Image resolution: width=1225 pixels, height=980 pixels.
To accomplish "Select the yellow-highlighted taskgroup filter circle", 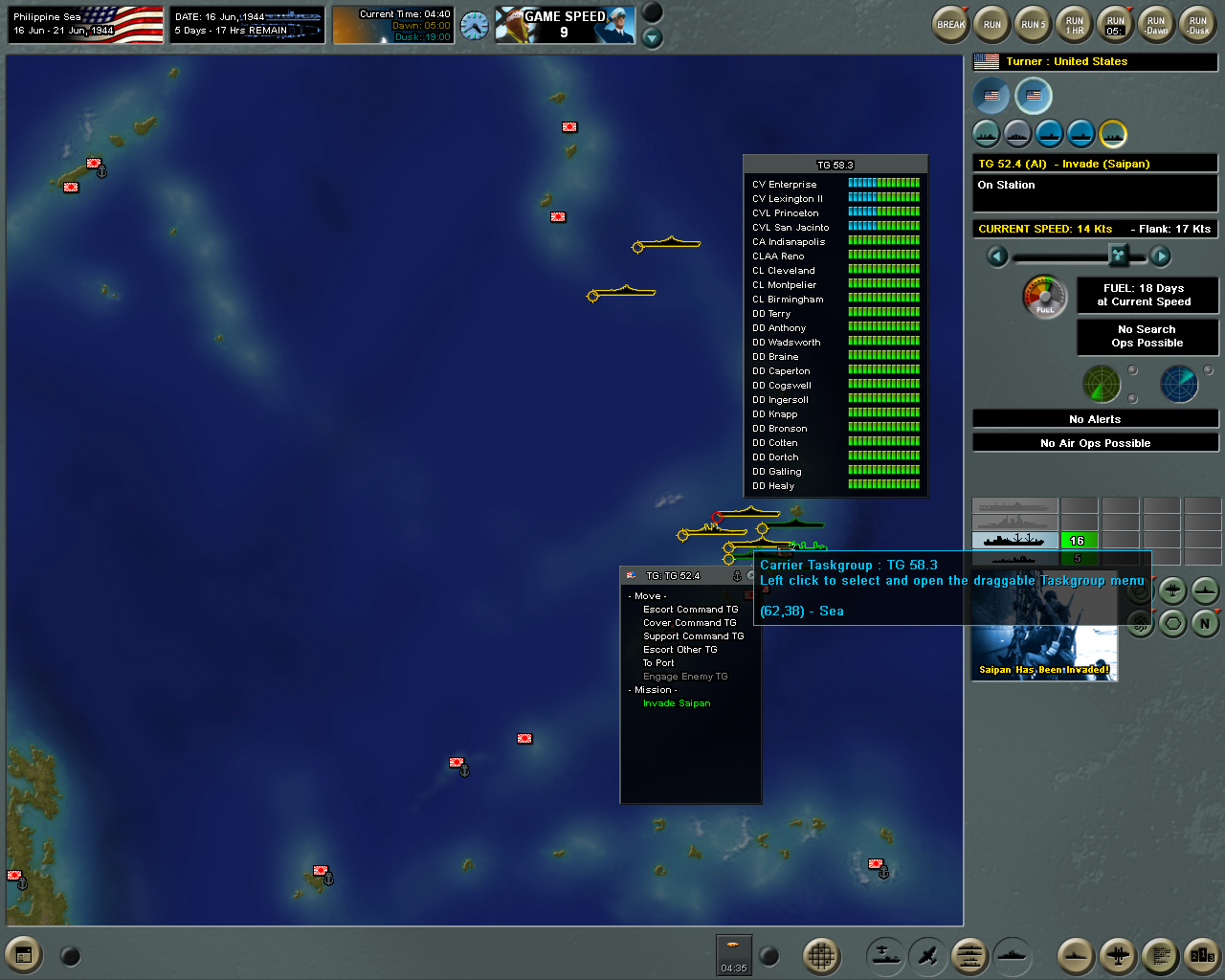I will point(1113,134).
